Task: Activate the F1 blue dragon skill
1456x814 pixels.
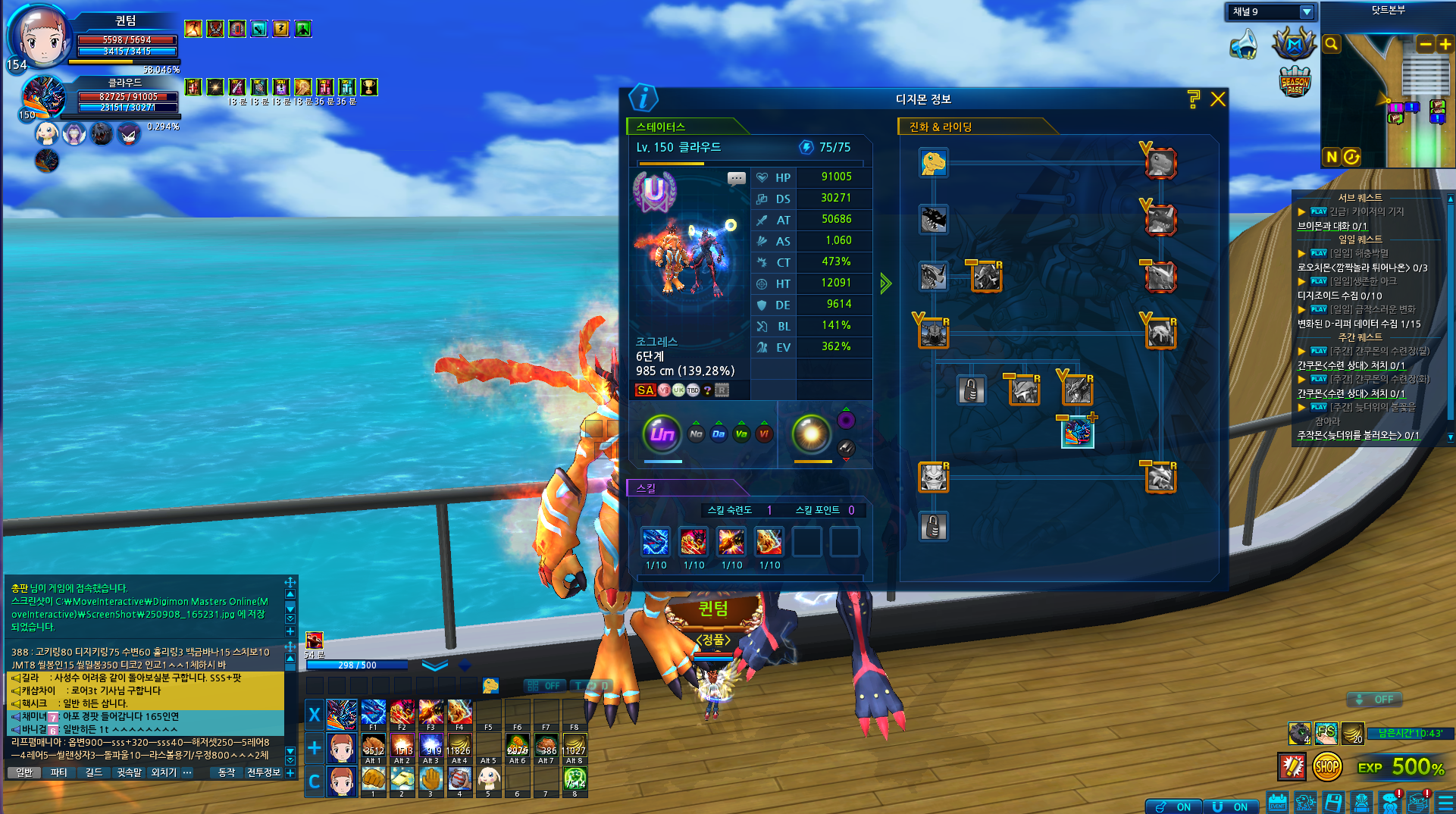Action: [x=373, y=712]
